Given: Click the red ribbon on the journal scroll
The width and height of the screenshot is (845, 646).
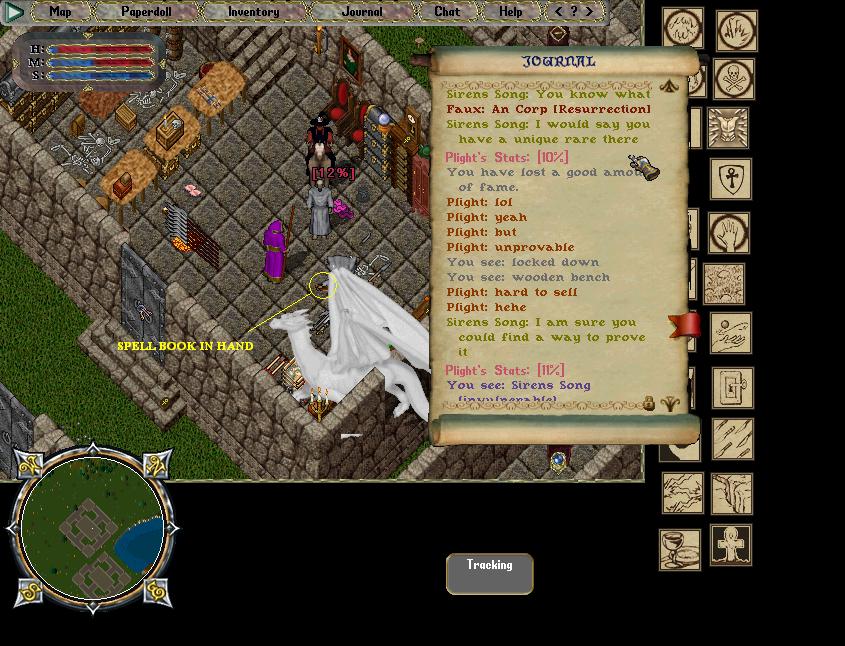Looking at the screenshot, I should point(685,325).
